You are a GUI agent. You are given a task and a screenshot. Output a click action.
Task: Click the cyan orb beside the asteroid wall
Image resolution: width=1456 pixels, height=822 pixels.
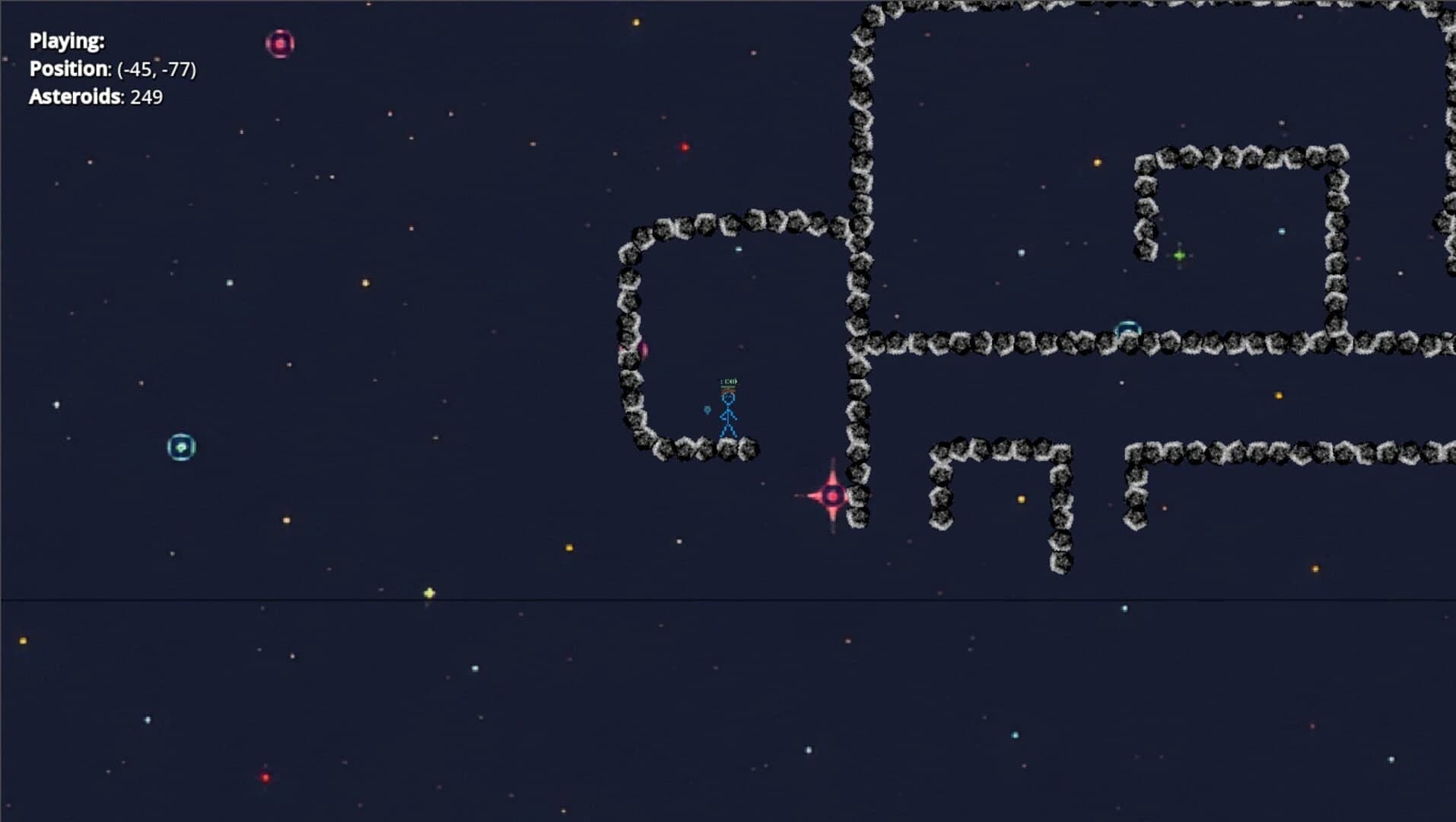pos(1127,326)
